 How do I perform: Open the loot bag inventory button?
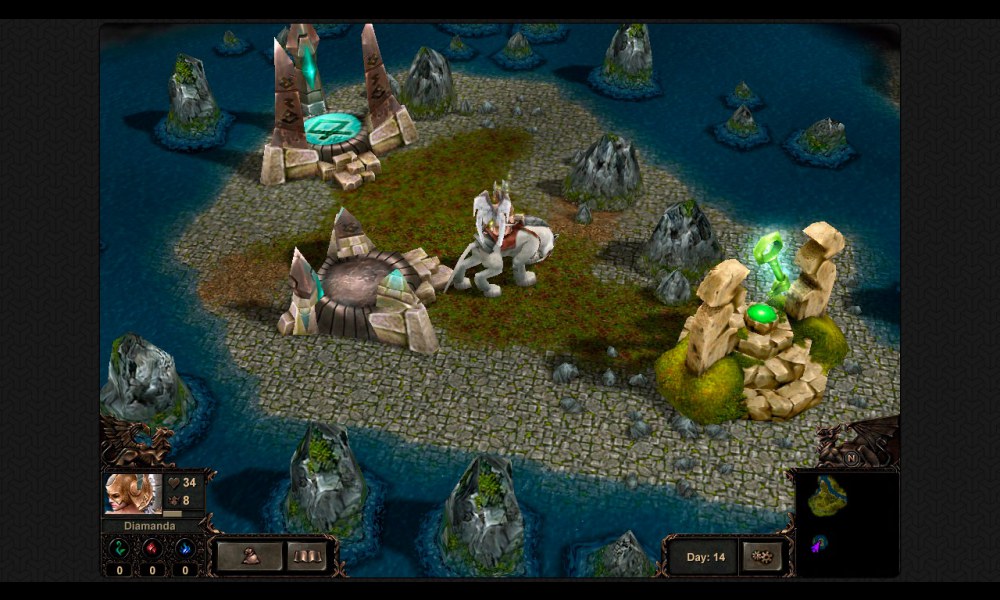click(x=249, y=556)
